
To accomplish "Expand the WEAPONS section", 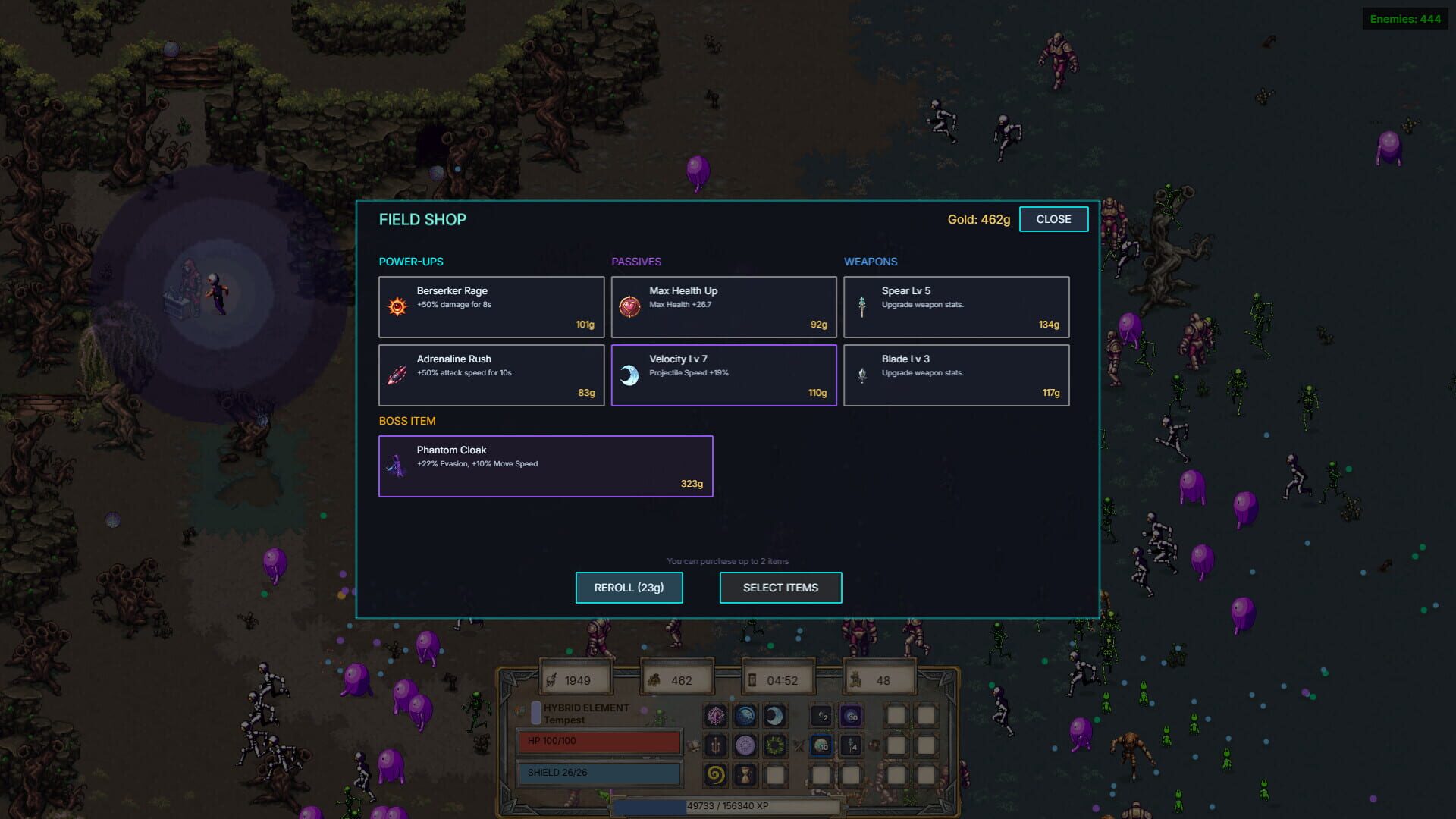I will (871, 262).
